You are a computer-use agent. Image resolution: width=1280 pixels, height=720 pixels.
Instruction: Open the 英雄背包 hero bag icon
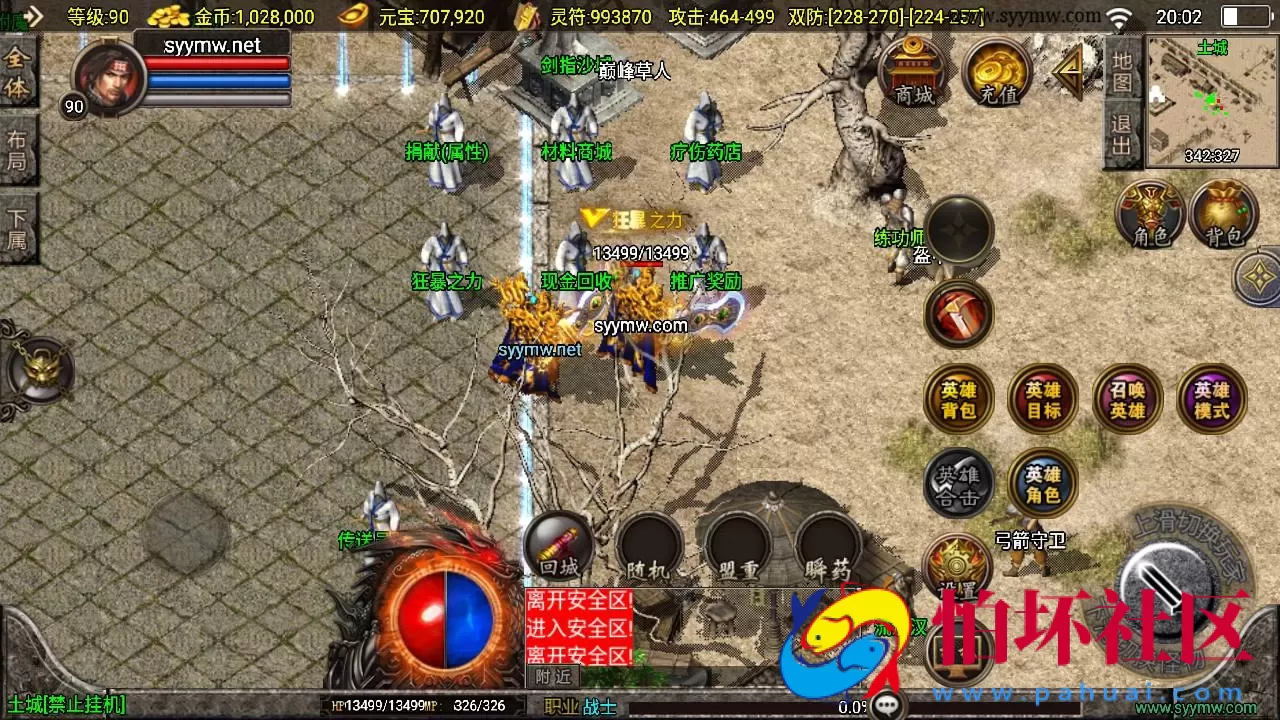pyautogui.click(x=958, y=398)
